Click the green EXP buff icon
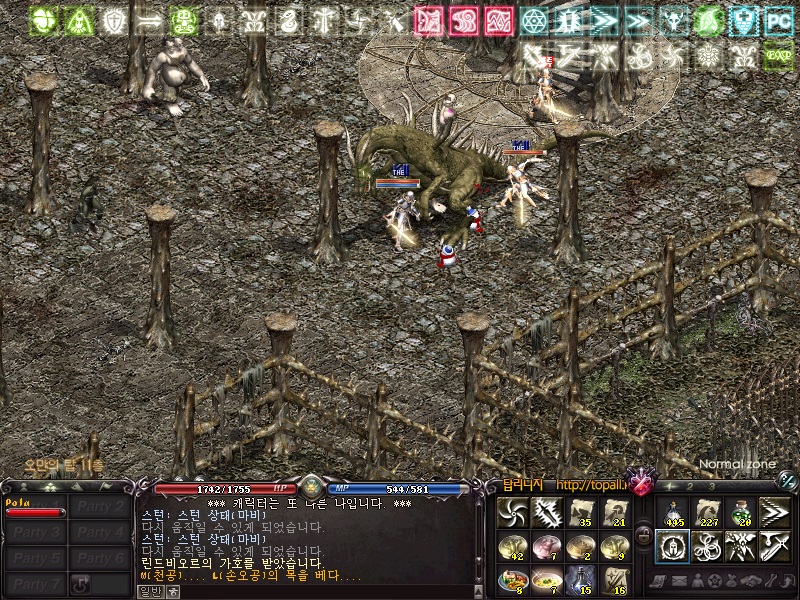Viewport: 800px width, 600px height. [x=777, y=56]
